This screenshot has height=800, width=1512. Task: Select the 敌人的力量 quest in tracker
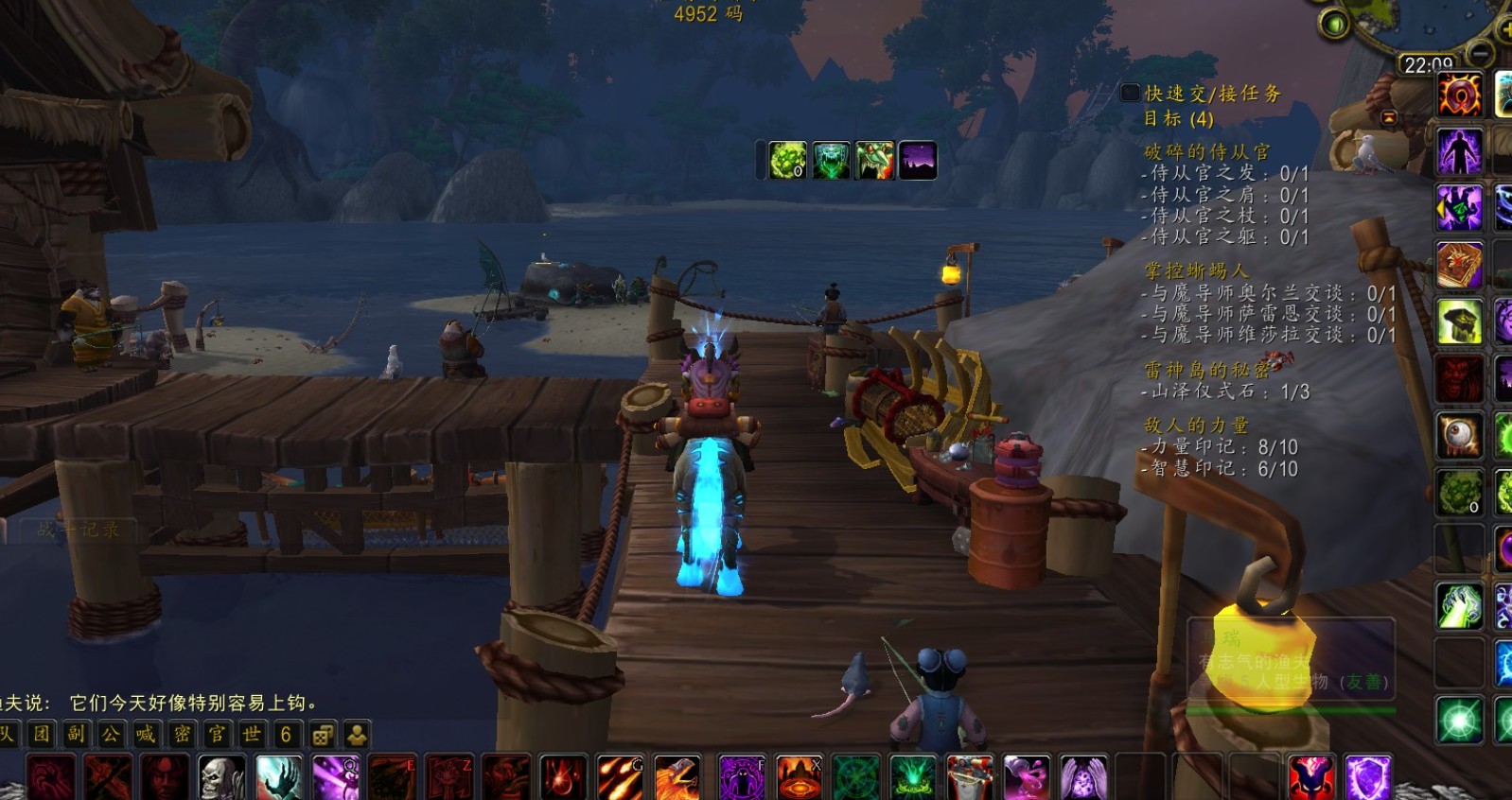click(x=1196, y=426)
